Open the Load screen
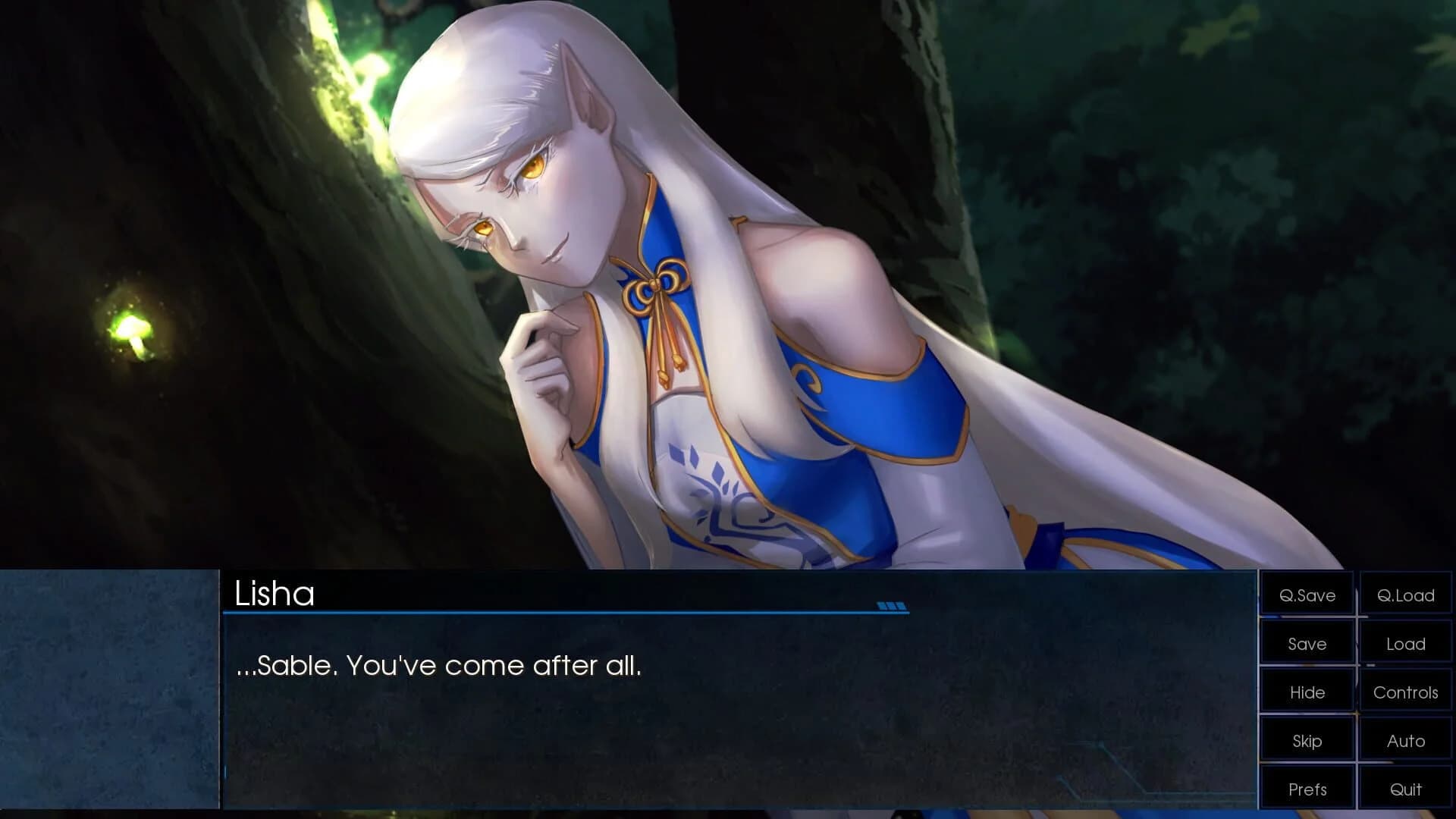Viewport: 1456px width, 819px height. [x=1405, y=644]
